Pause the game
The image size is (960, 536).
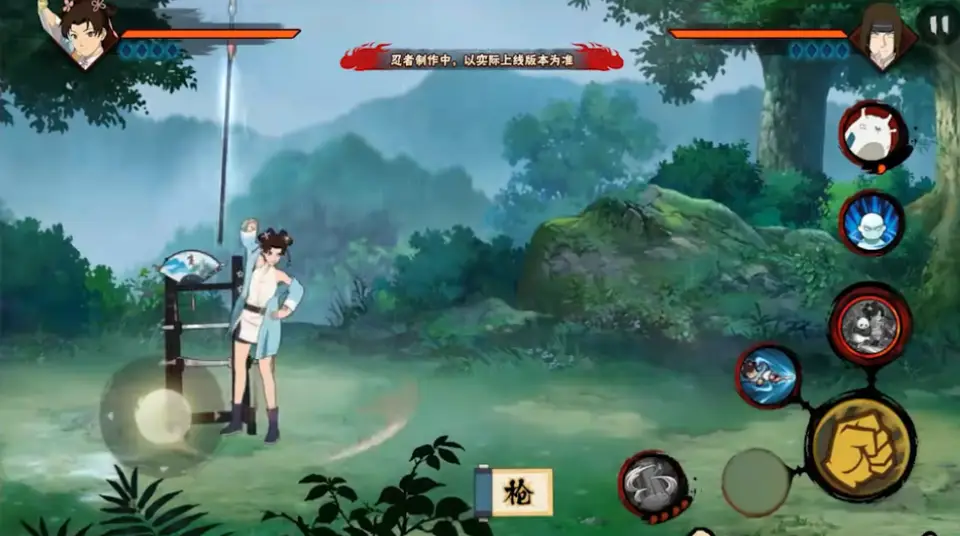pyautogui.click(x=938, y=23)
